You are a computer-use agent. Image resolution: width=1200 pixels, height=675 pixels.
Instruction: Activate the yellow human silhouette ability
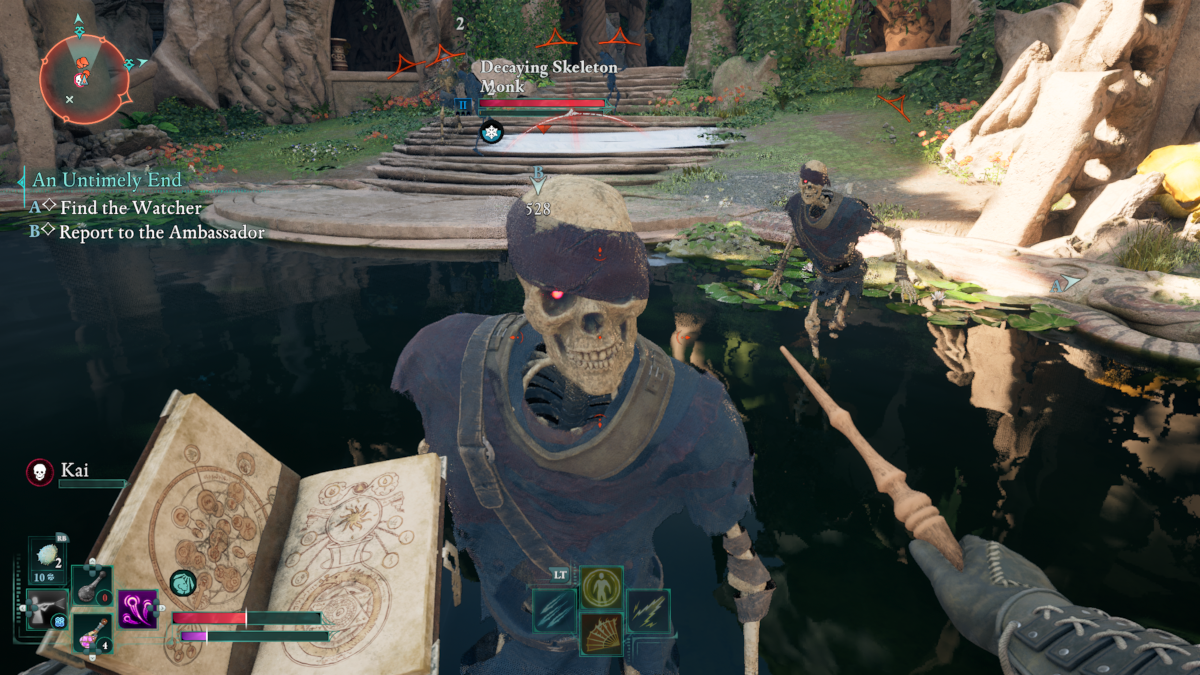click(x=601, y=586)
